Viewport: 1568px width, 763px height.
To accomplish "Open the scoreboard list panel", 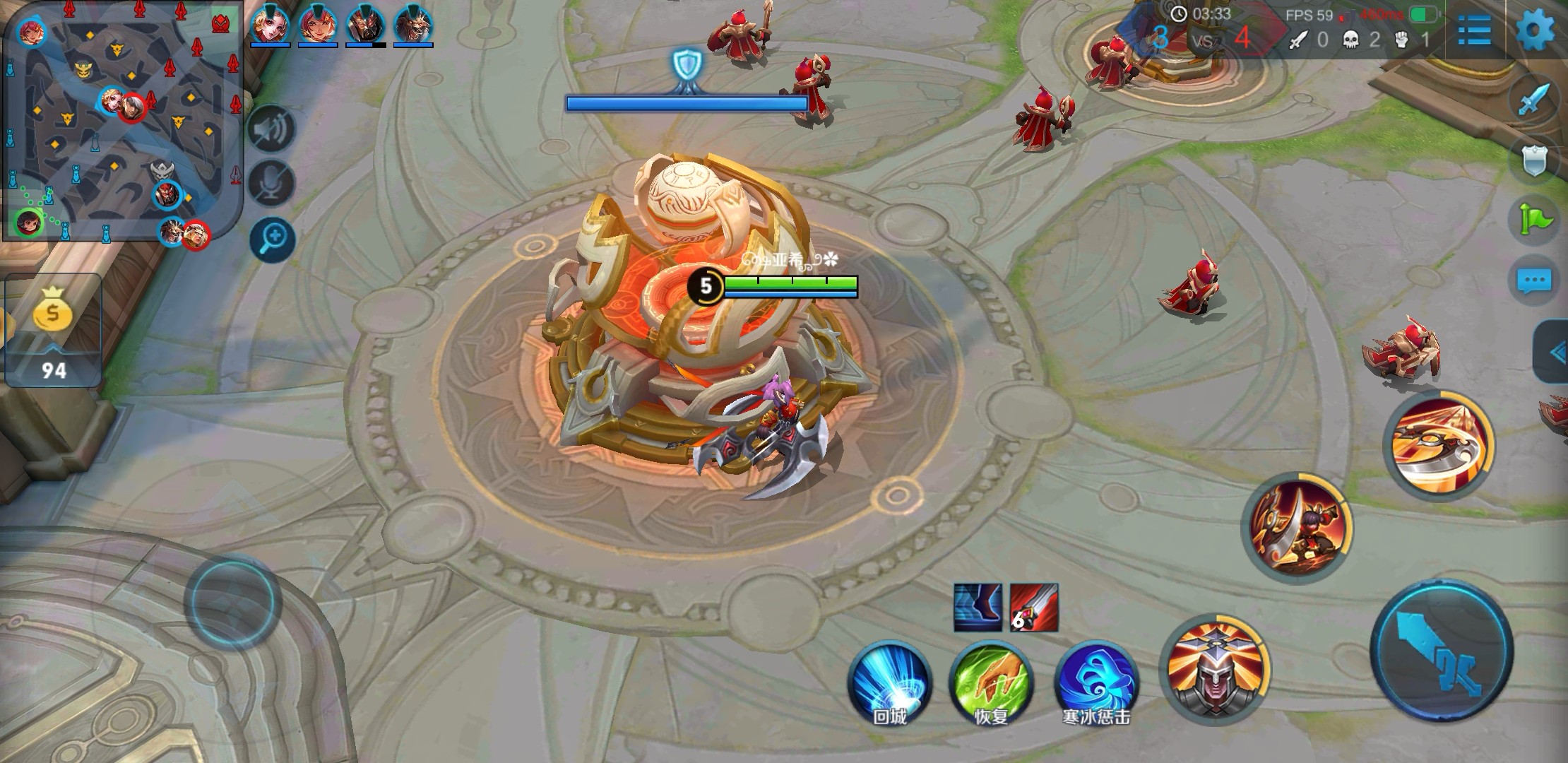I will coord(1475,30).
